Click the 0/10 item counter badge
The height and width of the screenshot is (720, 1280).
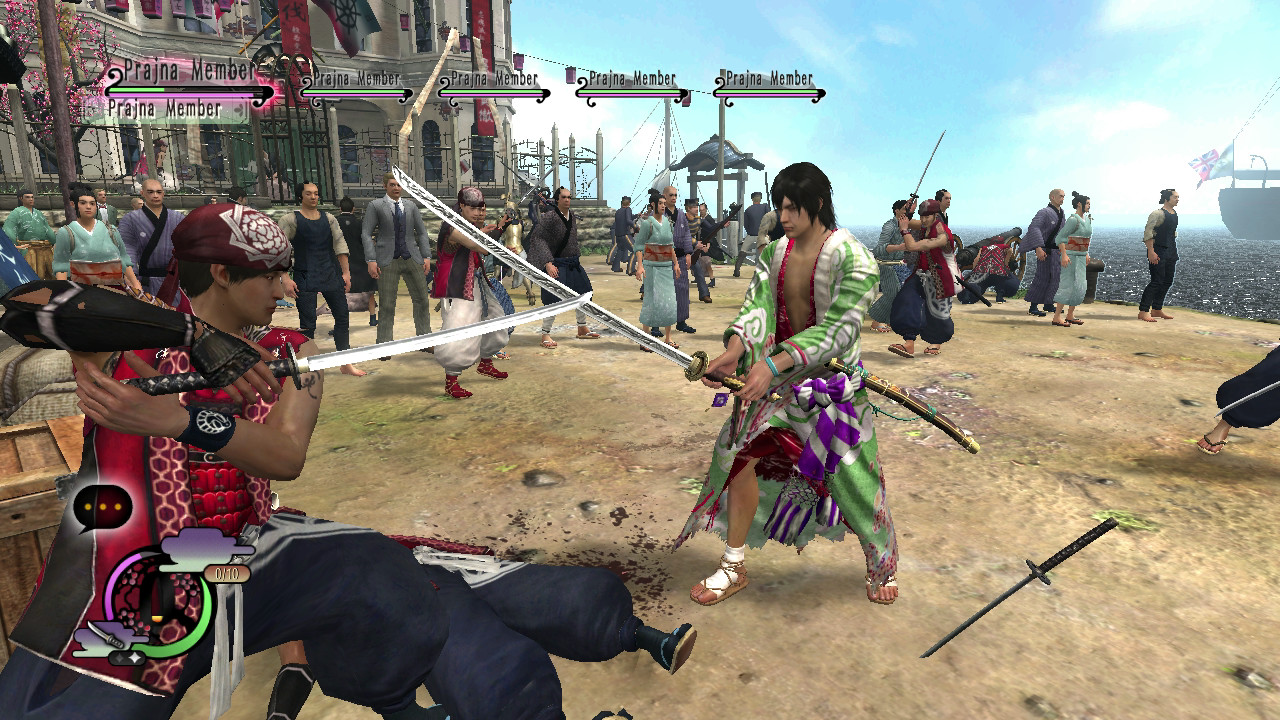[225, 572]
